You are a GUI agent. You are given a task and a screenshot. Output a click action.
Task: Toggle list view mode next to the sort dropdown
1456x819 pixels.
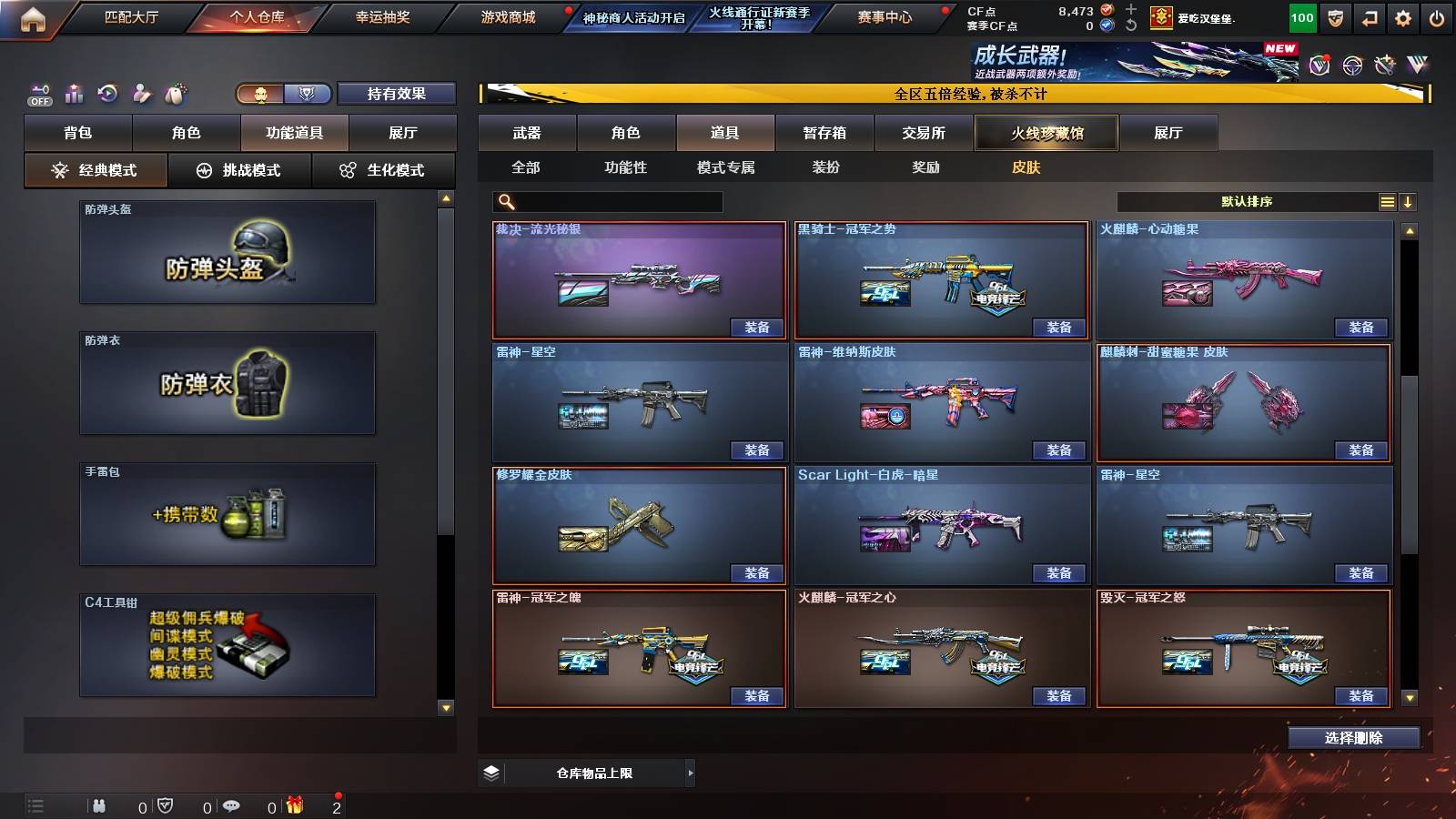click(x=1387, y=200)
